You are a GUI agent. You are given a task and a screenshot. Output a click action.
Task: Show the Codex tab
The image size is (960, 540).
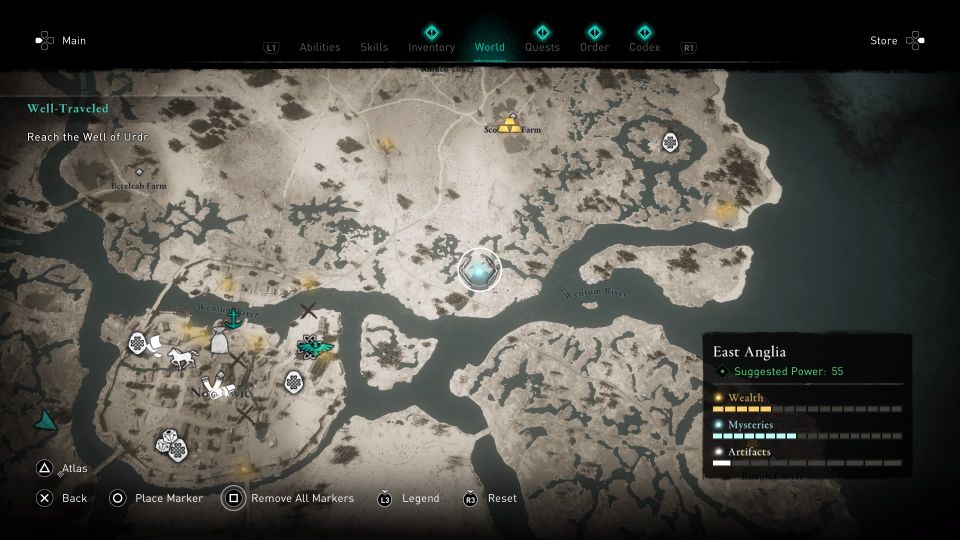(x=644, y=47)
